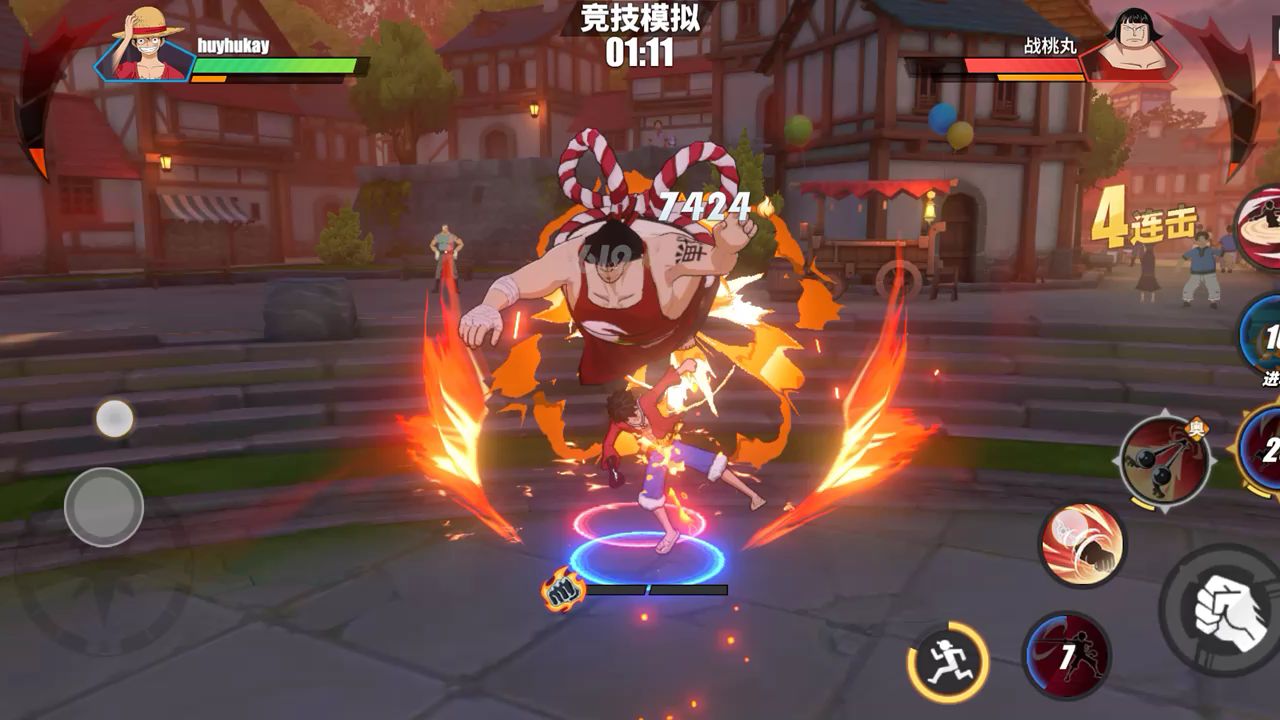This screenshot has height=720, width=1280.
Task: Select the opponent 战桃丸 portrait
Action: (1130, 46)
